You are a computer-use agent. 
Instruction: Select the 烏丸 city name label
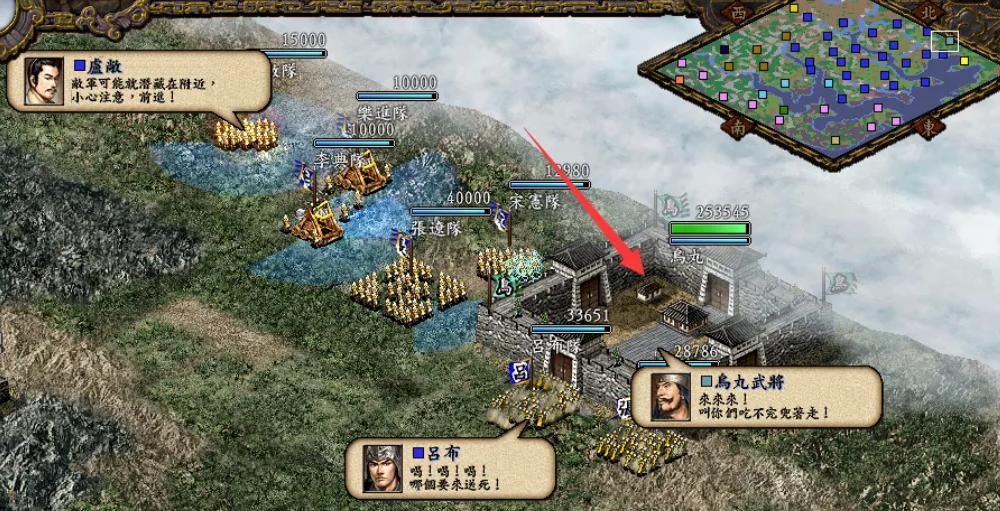(x=690, y=255)
